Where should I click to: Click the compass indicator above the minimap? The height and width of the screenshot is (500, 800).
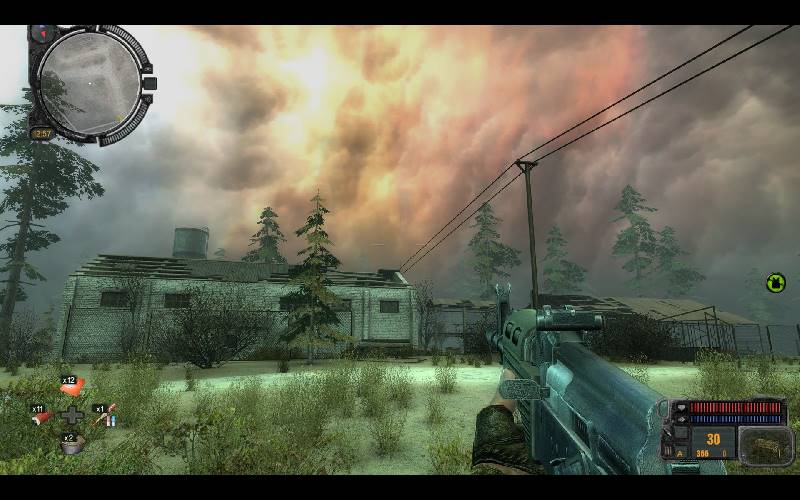(43, 33)
